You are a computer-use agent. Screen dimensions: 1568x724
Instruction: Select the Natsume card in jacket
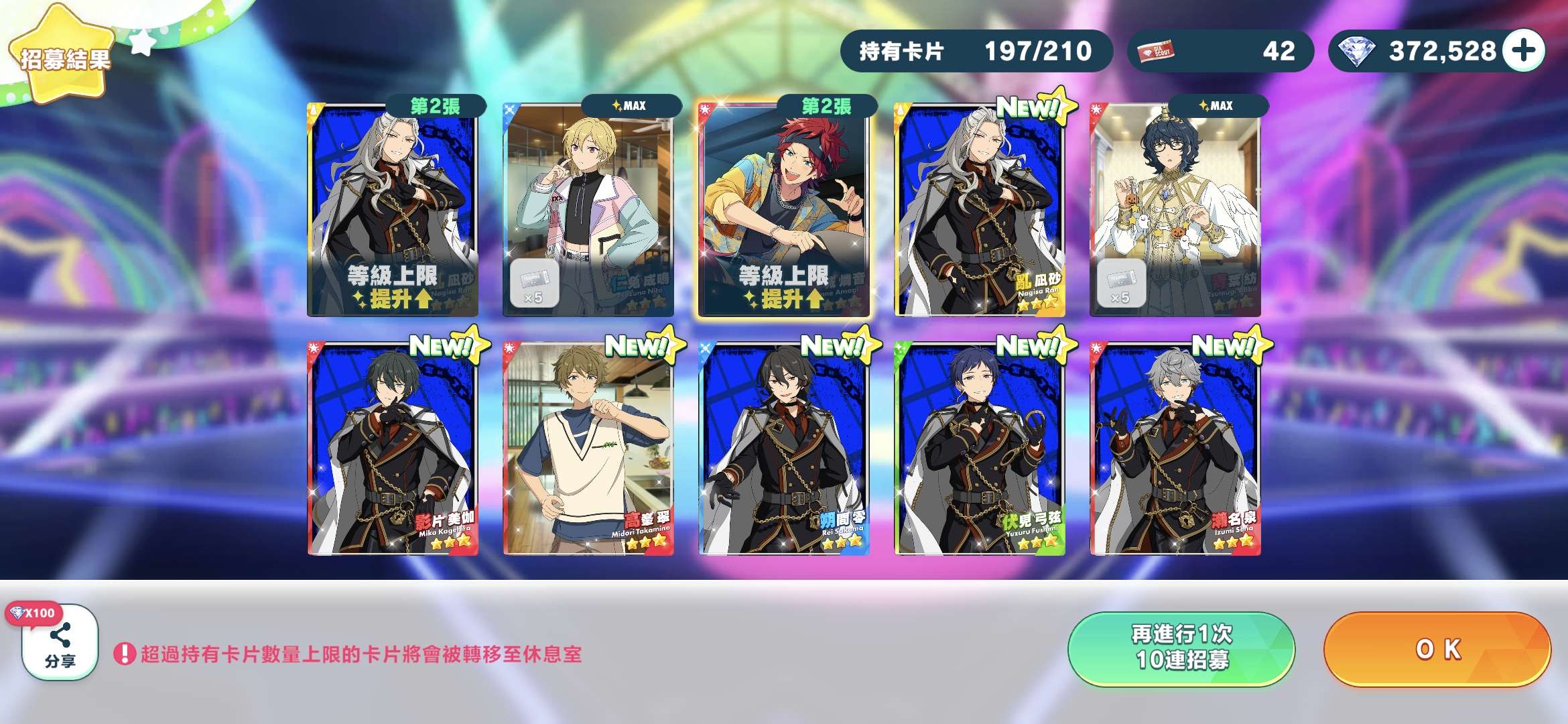coord(784,209)
